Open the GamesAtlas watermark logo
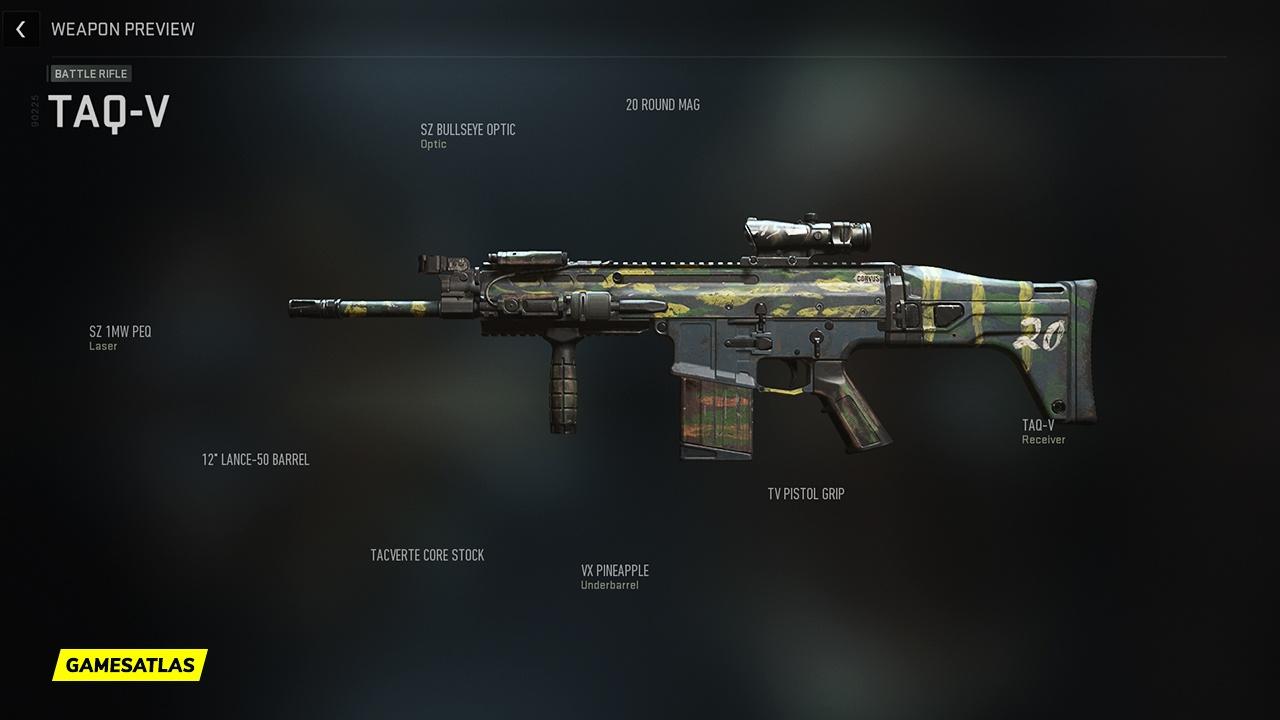This screenshot has height=720, width=1280. (130, 664)
